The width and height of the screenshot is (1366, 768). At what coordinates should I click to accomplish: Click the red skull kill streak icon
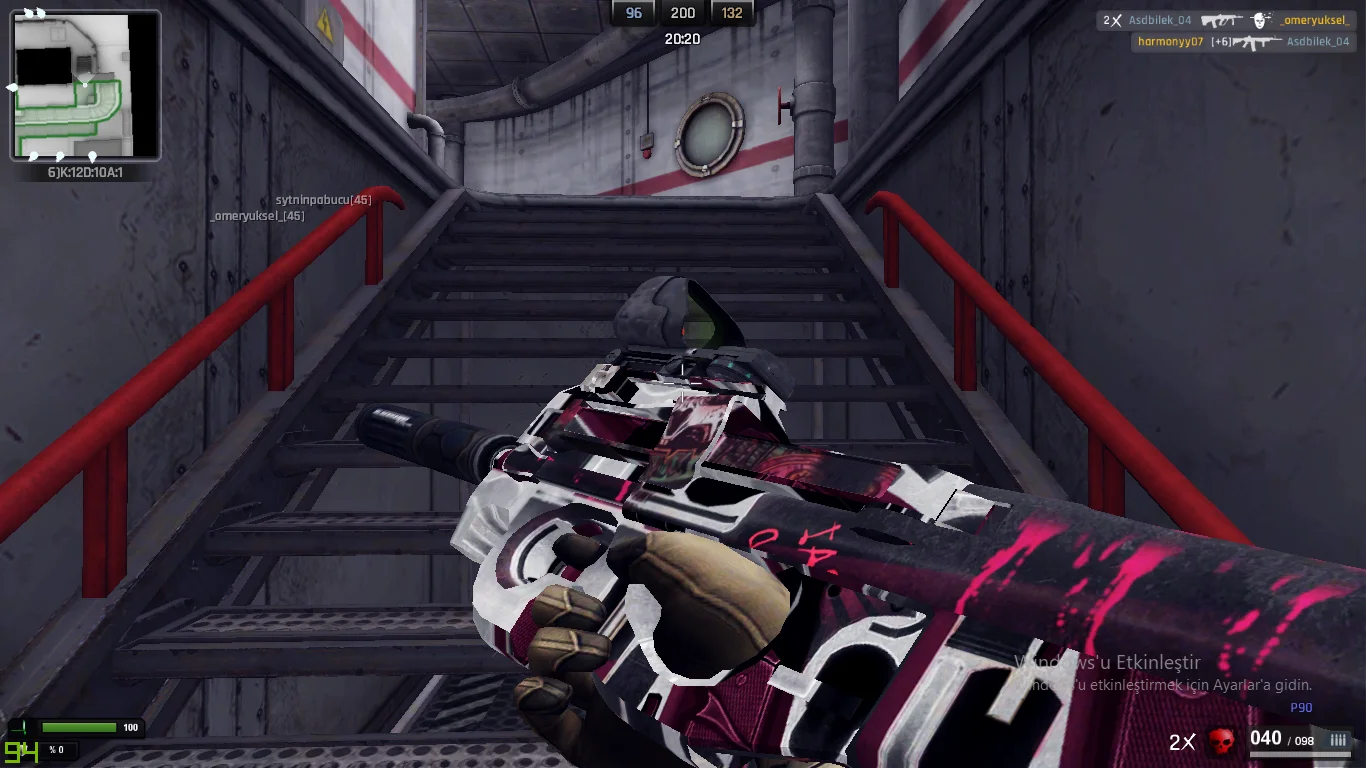point(1221,741)
